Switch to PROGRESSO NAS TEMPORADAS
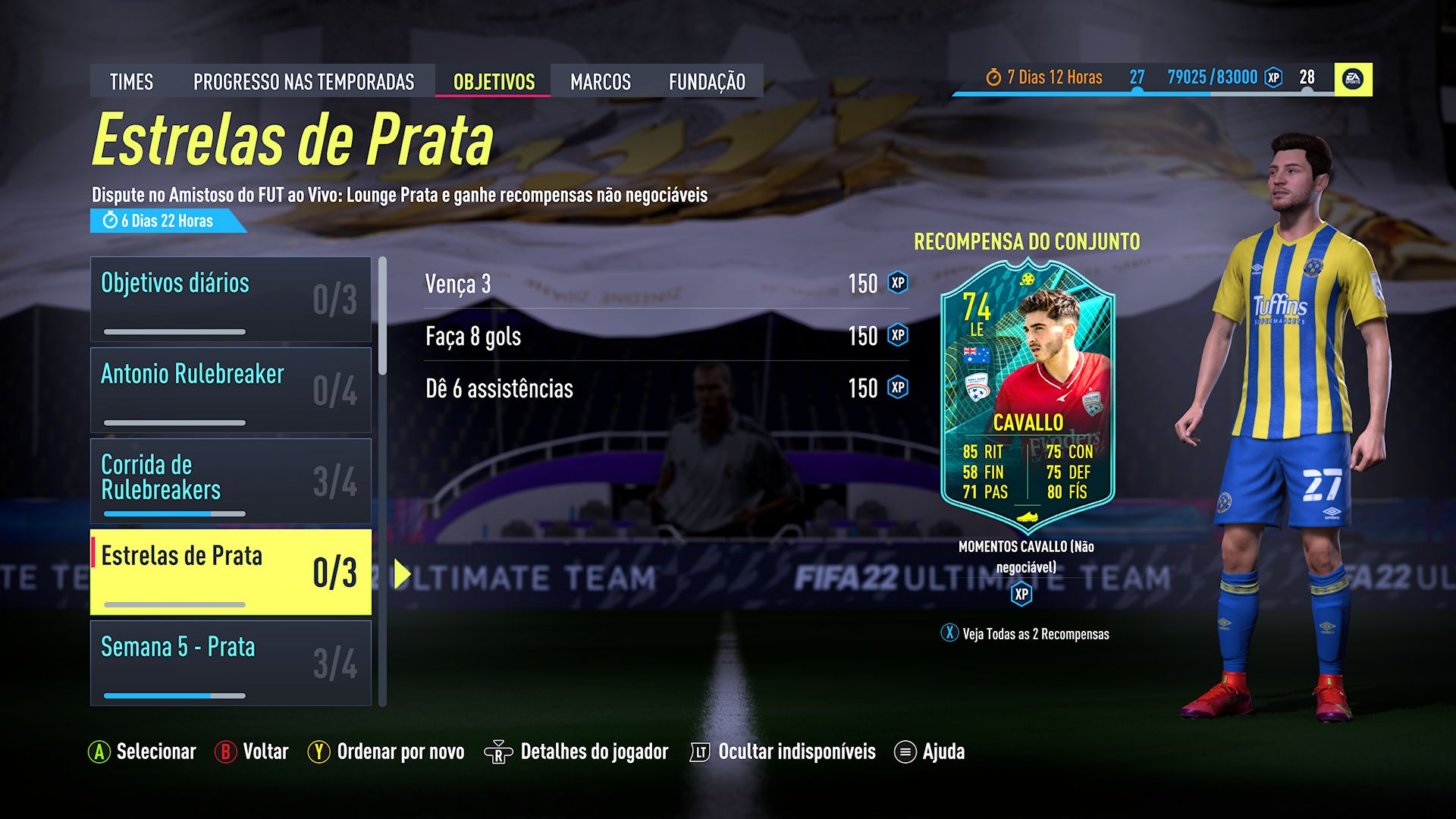Image resolution: width=1456 pixels, height=819 pixels. 304,81
